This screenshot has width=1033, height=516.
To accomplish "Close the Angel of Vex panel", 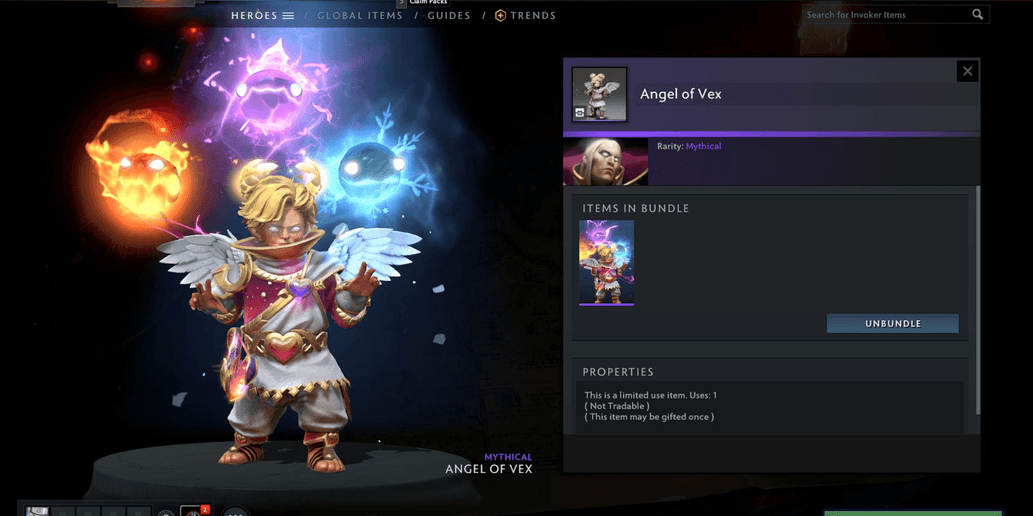I will [967, 71].
